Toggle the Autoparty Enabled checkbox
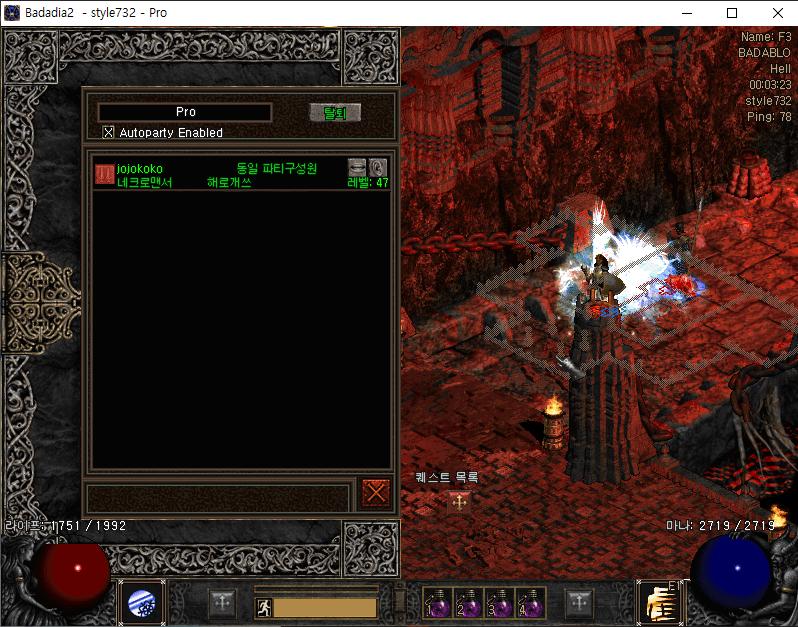The image size is (798, 627). (109, 132)
